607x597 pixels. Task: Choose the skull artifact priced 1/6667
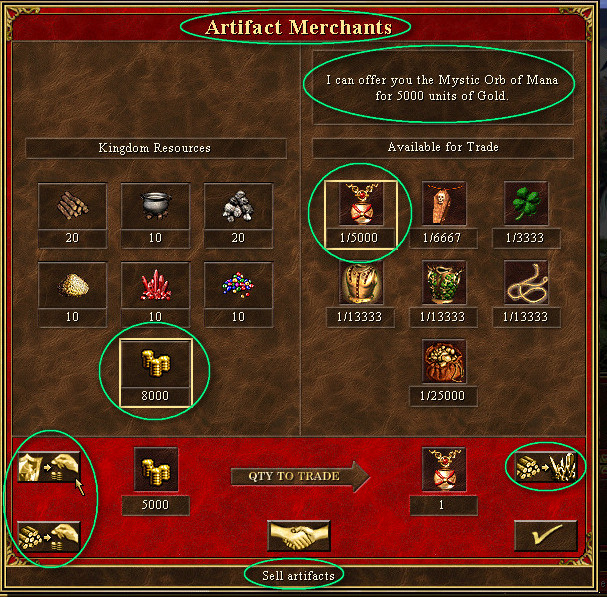pos(443,205)
